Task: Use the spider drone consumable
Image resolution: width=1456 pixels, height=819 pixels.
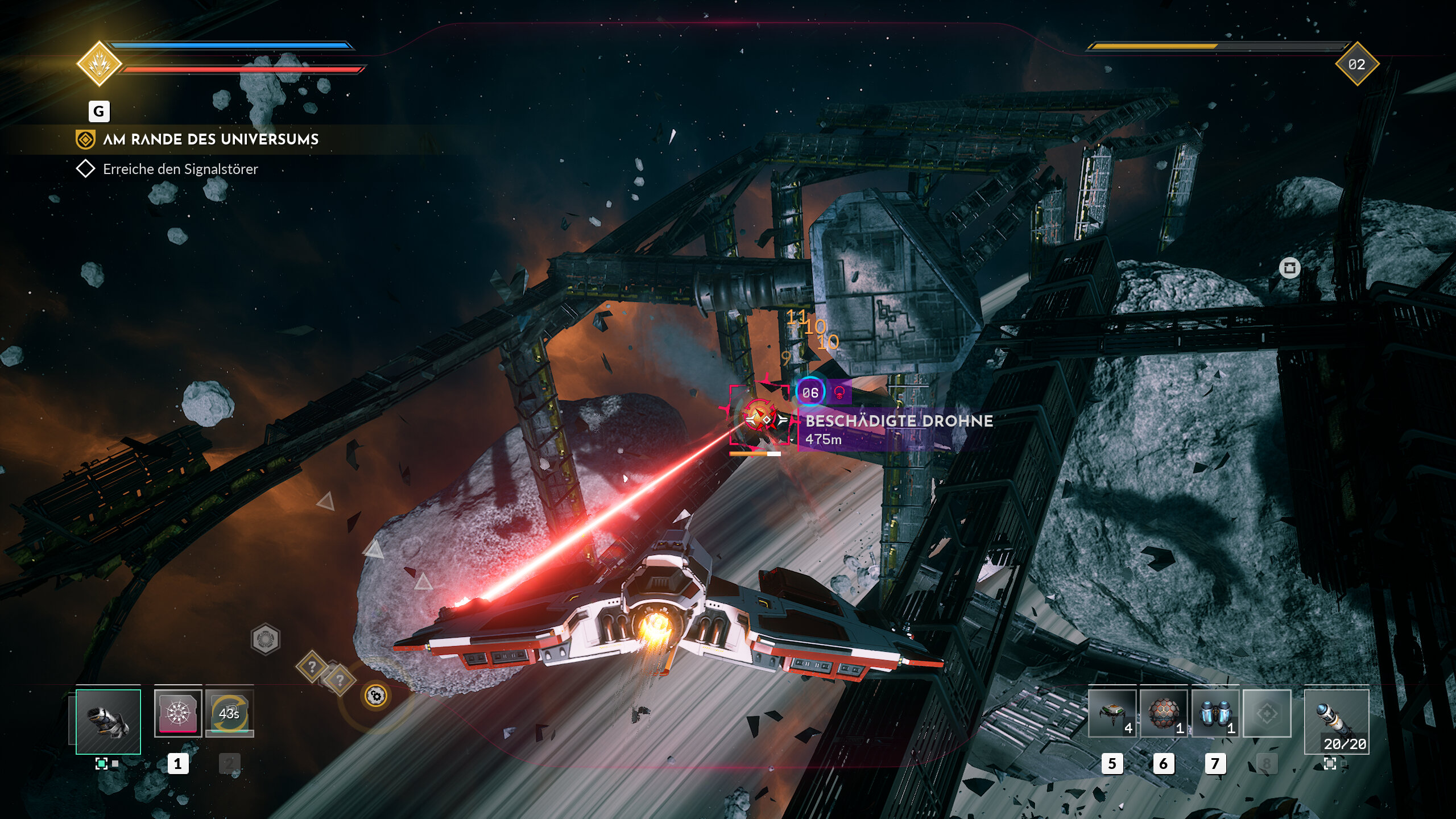Action: point(1112,713)
